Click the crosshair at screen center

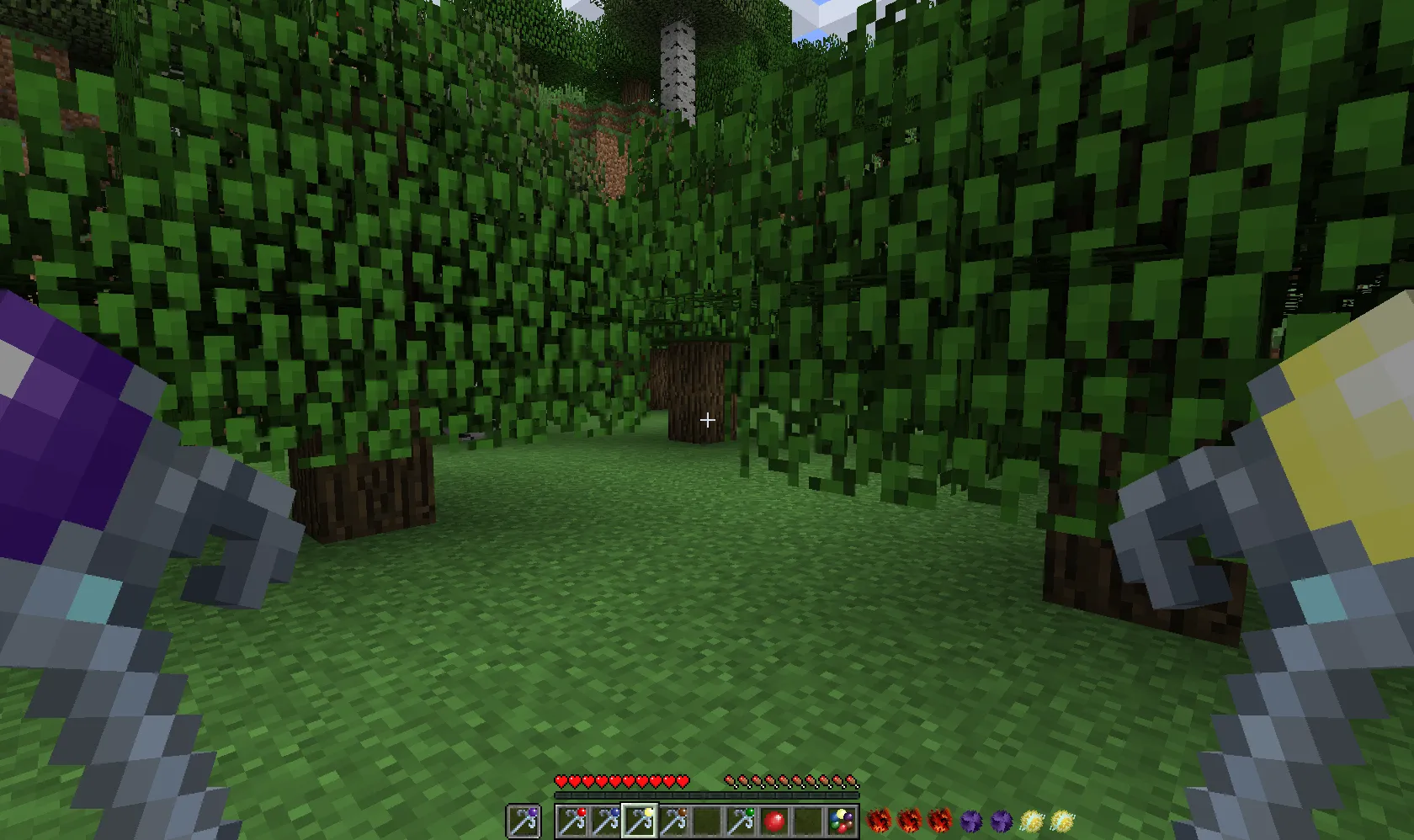click(x=707, y=420)
